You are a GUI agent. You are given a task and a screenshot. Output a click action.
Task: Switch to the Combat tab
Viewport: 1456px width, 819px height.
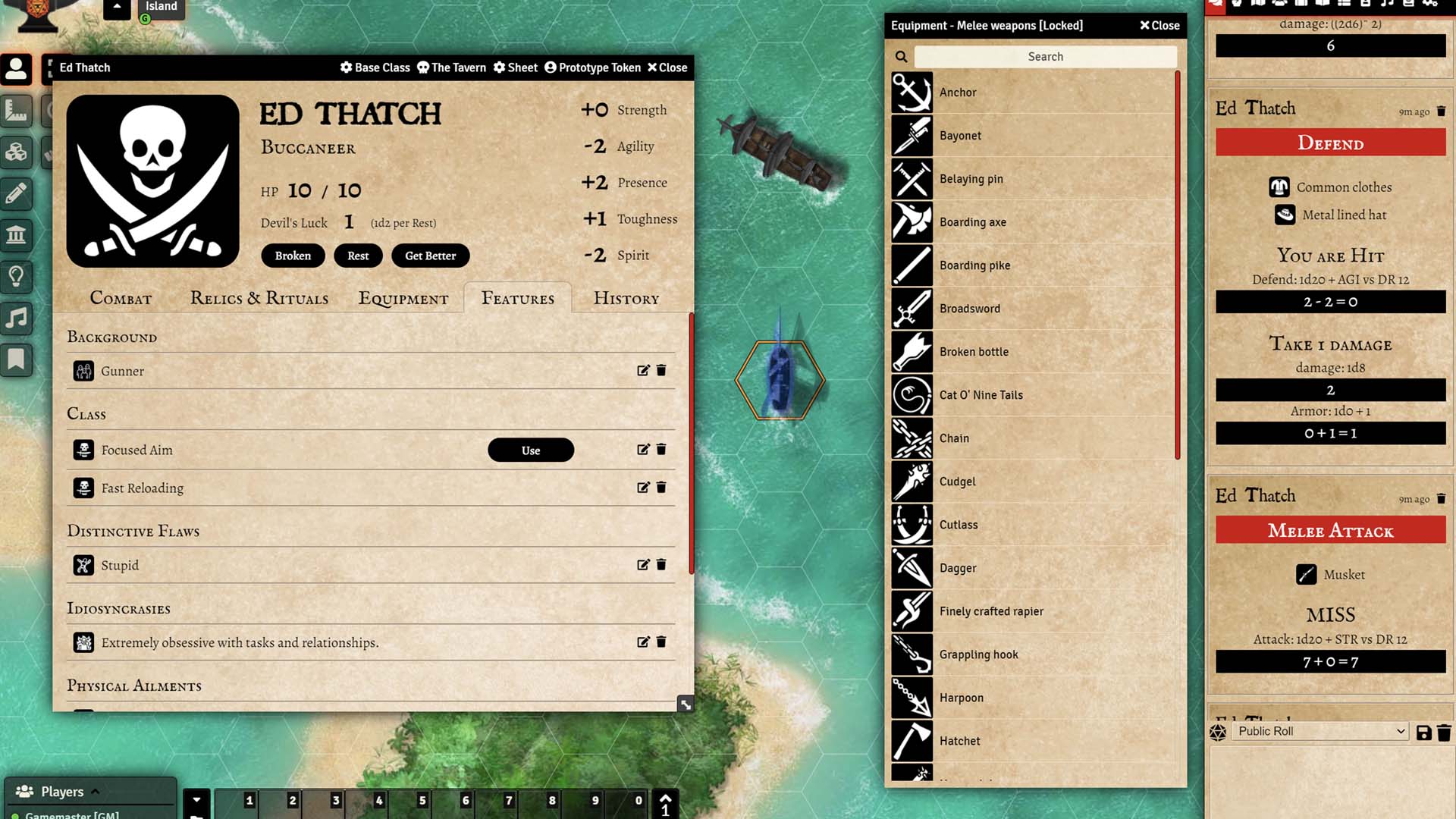[121, 299]
